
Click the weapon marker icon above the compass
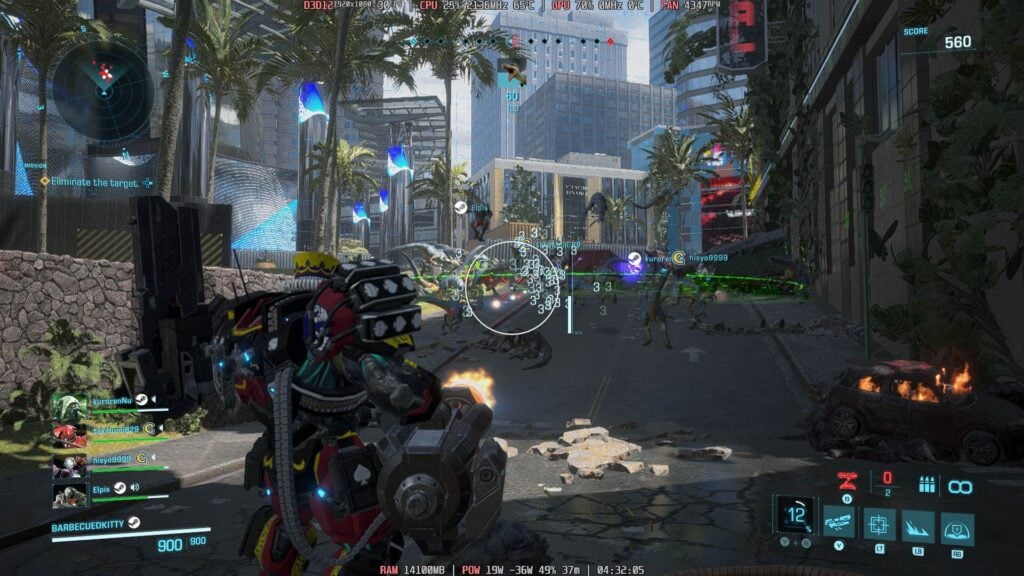(x=512, y=72)
